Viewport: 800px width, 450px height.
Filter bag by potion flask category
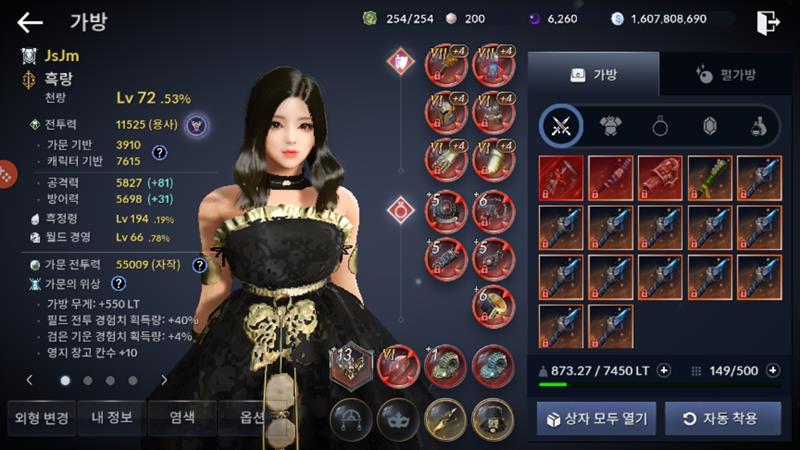758,126
